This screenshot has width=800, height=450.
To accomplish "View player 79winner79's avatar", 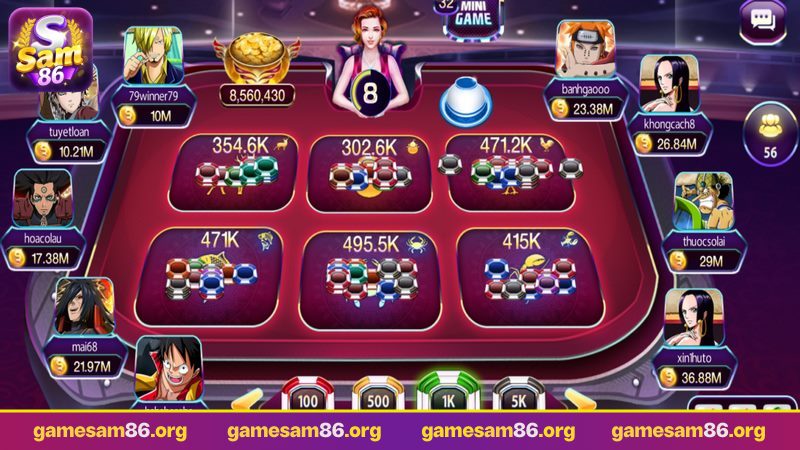I will tap(152, 56).
